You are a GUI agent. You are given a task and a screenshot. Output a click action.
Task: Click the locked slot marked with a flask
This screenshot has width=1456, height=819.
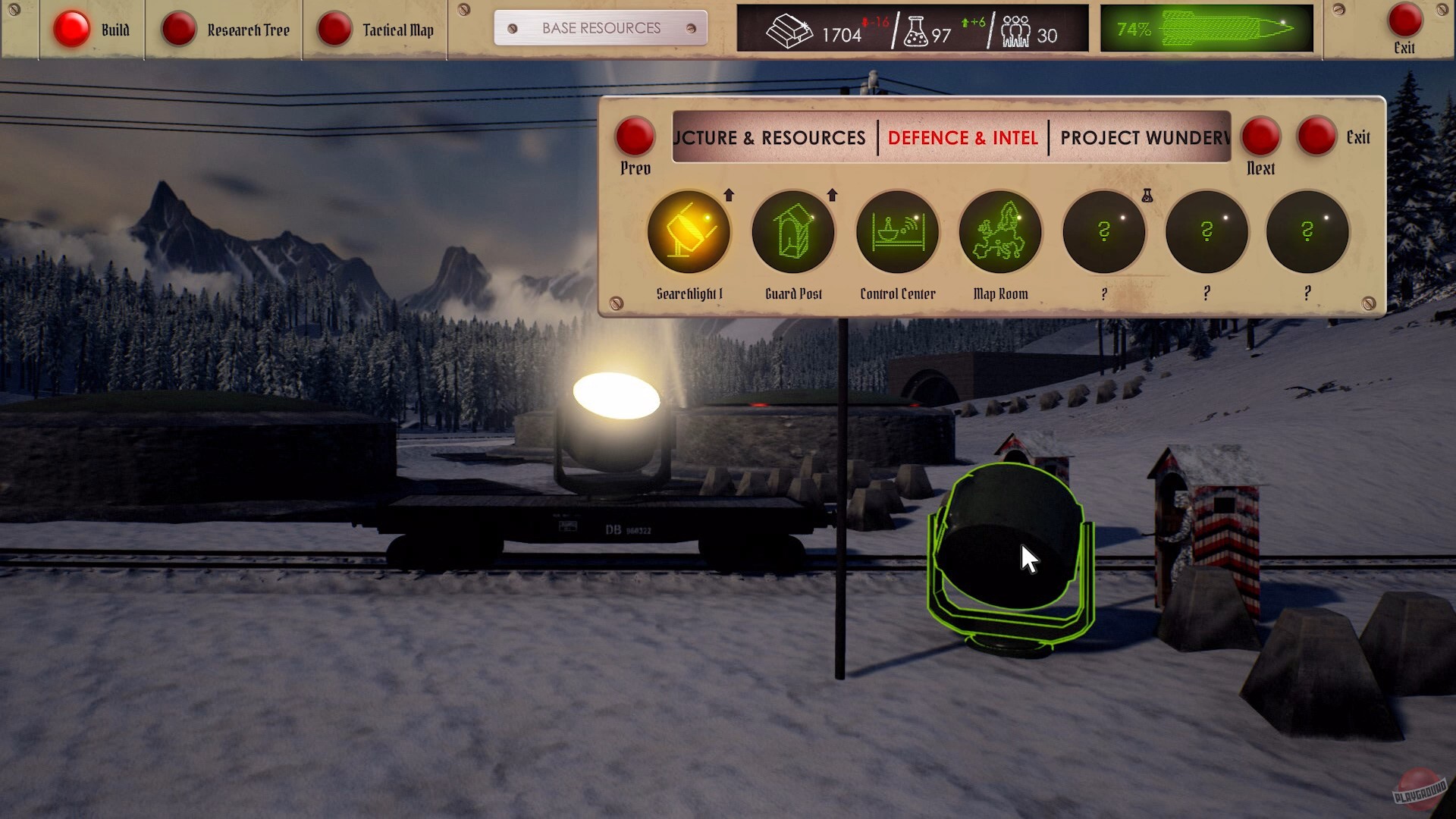(1103, 231)
